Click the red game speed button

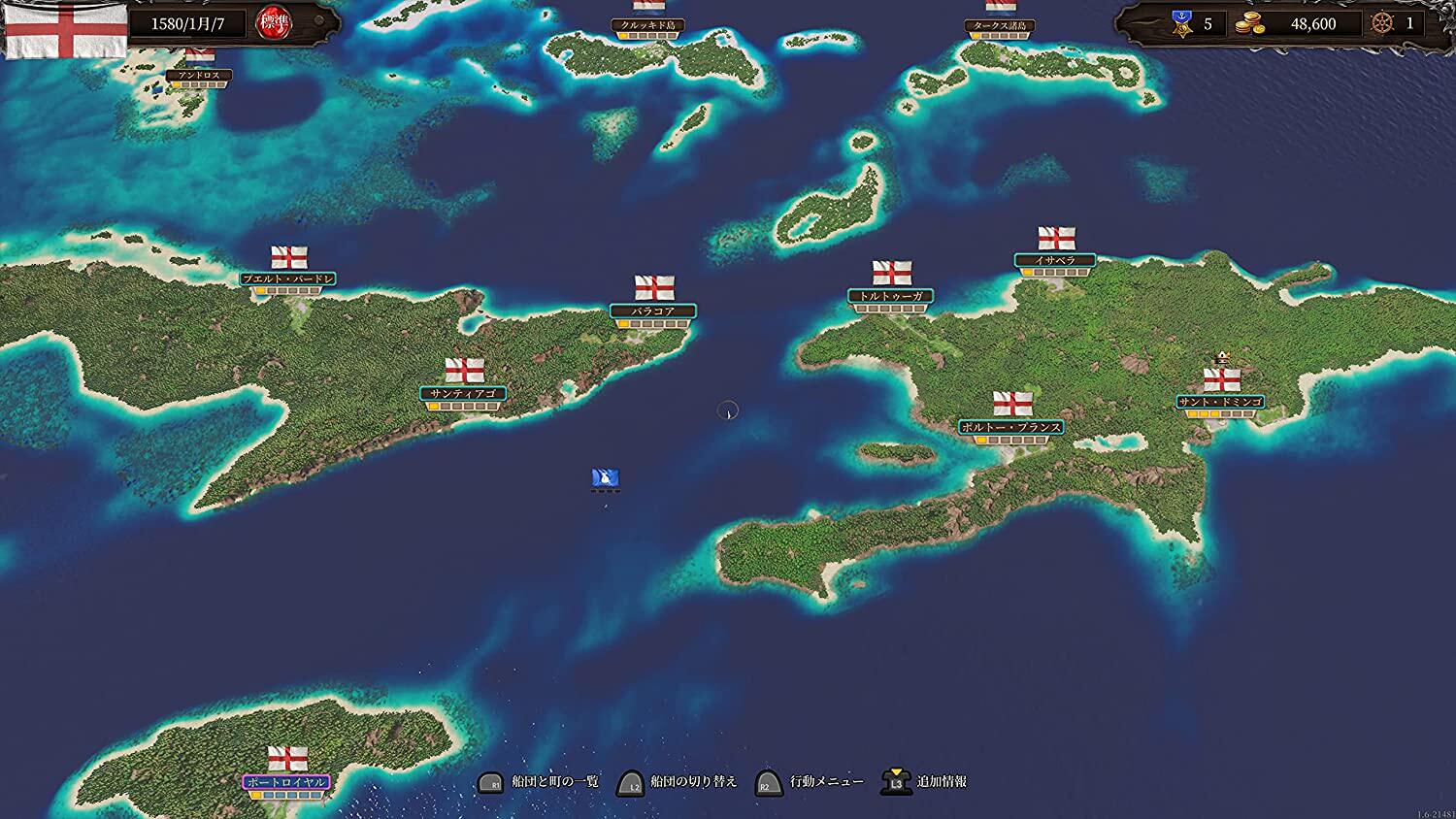[x=273, y=22]
